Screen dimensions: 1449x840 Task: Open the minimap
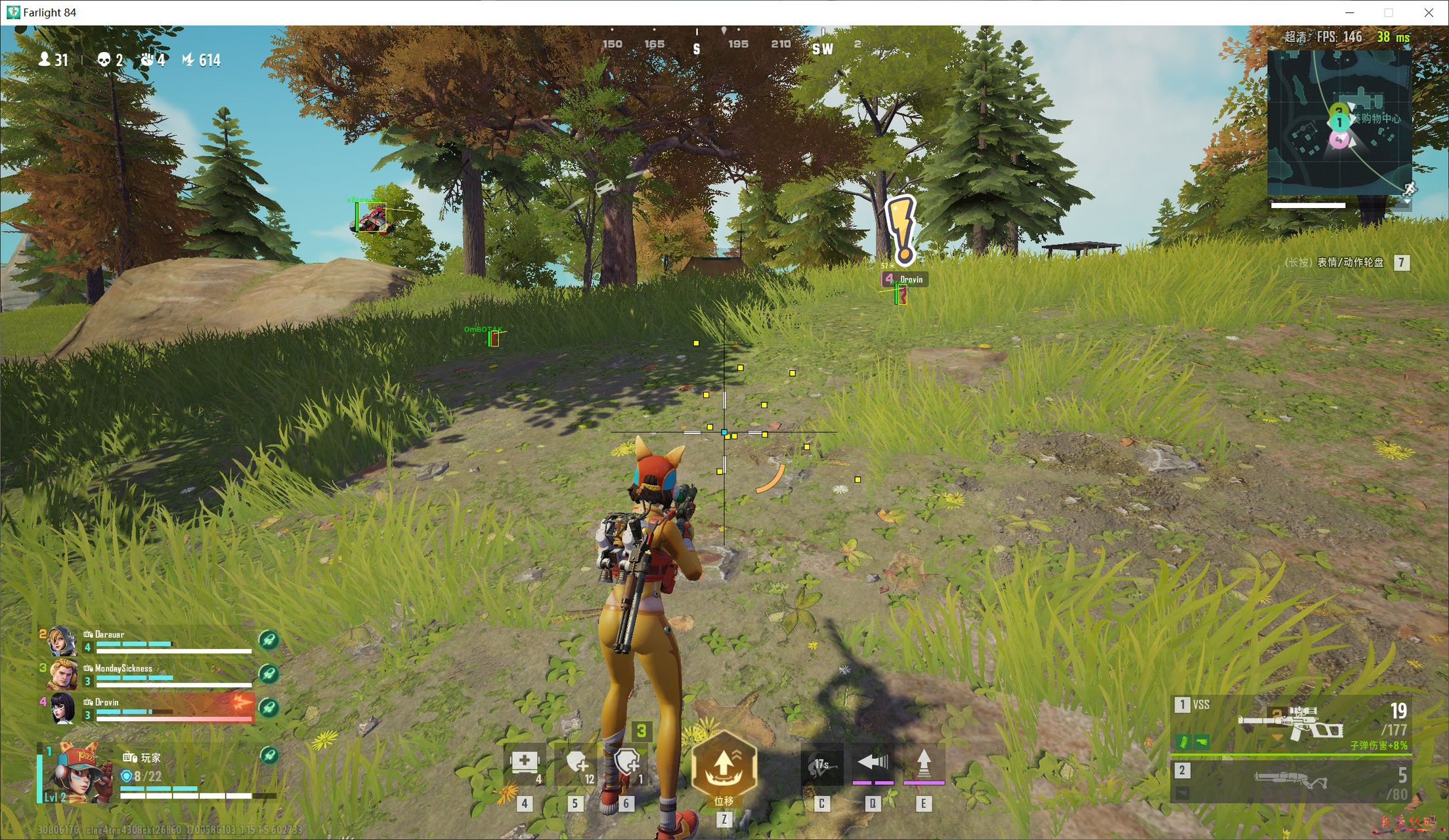1339,122
